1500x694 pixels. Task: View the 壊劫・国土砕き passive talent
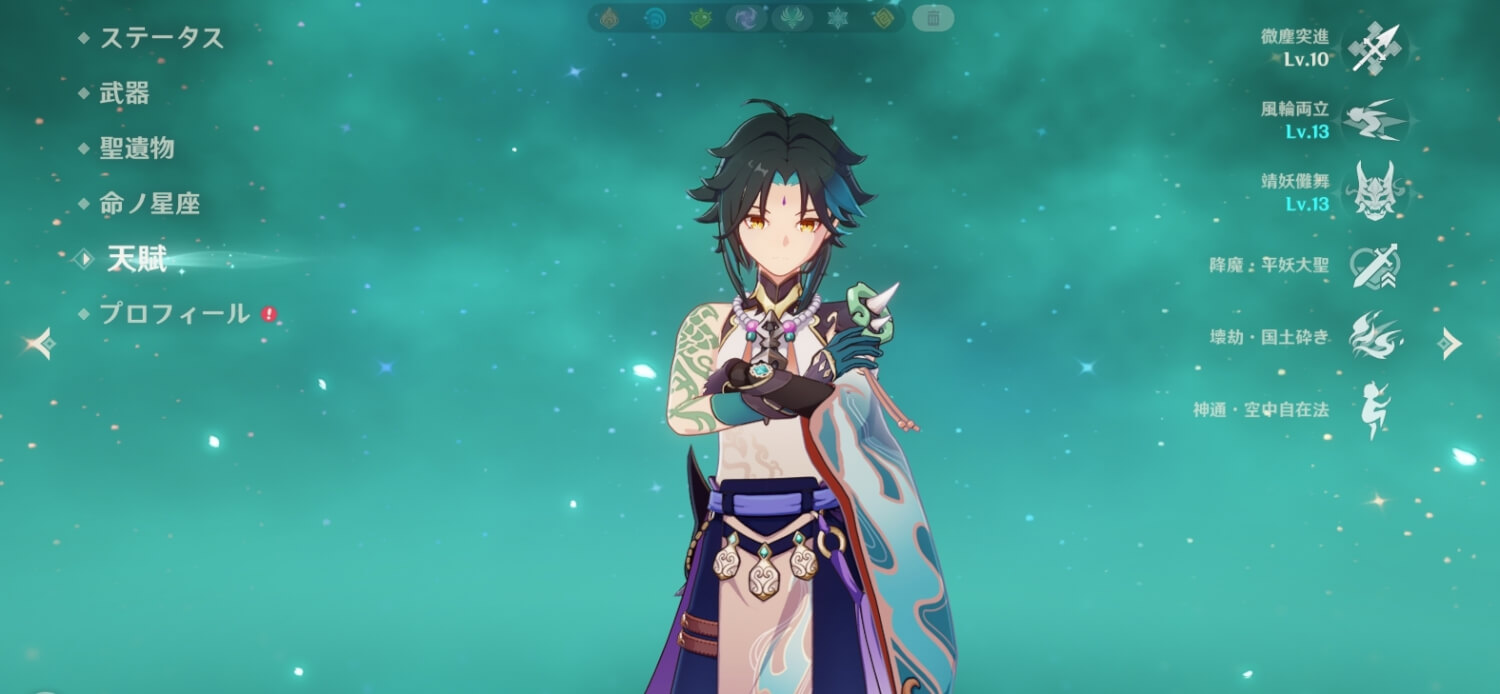(1374, 338)
